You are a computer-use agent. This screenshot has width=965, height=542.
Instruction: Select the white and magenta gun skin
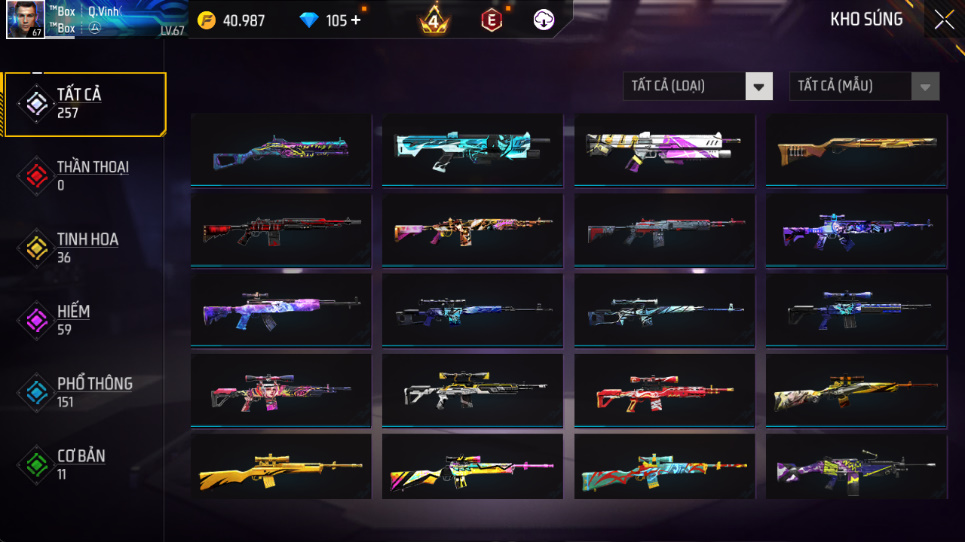point(664,149)
